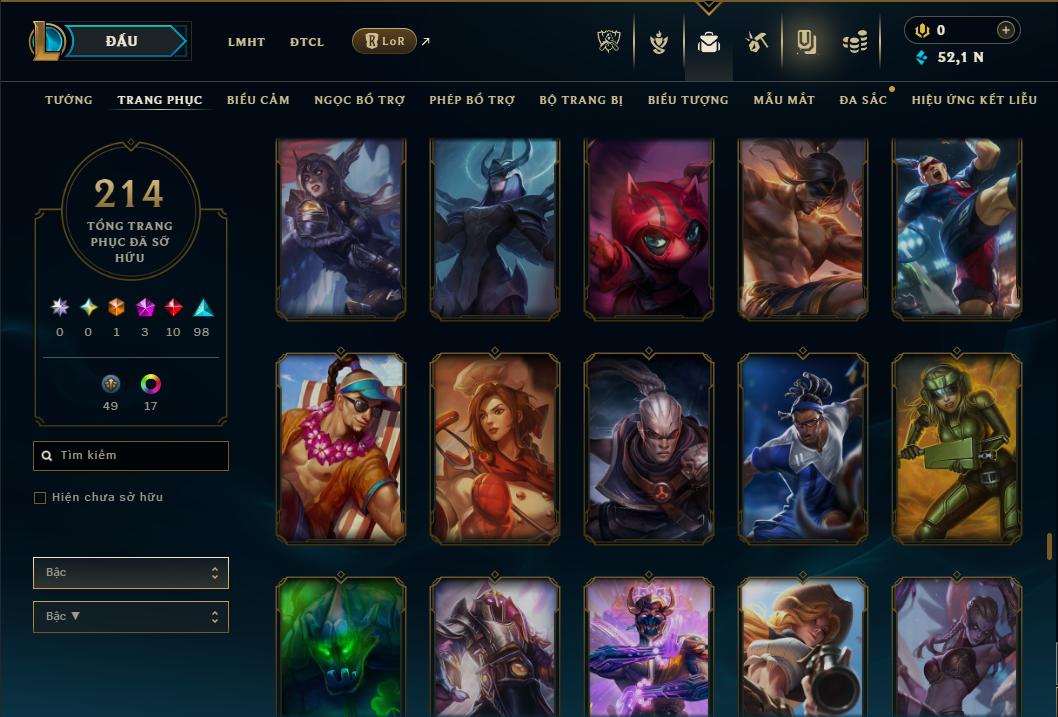Show the BỘ TRANG BỊ tab
The image size is (1058, 717).
[x=581, y=100]
